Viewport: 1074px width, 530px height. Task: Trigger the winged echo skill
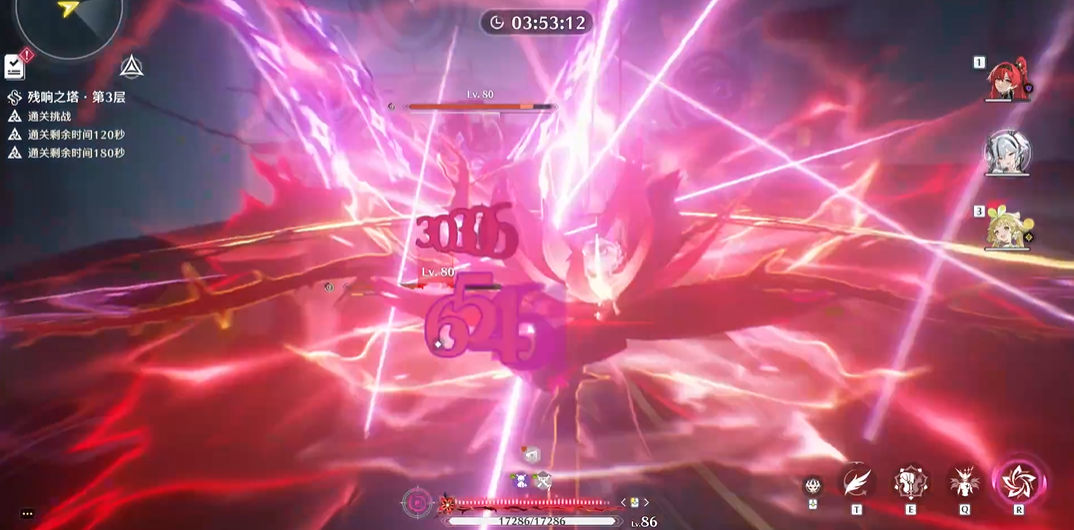[965, 483]
